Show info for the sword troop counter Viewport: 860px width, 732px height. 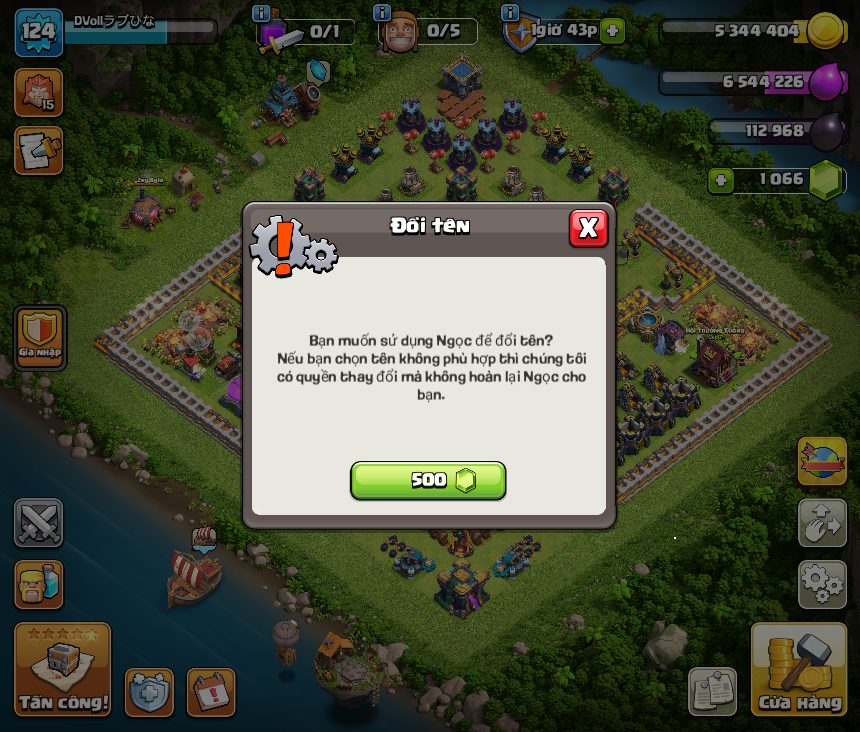click(262, 13)
